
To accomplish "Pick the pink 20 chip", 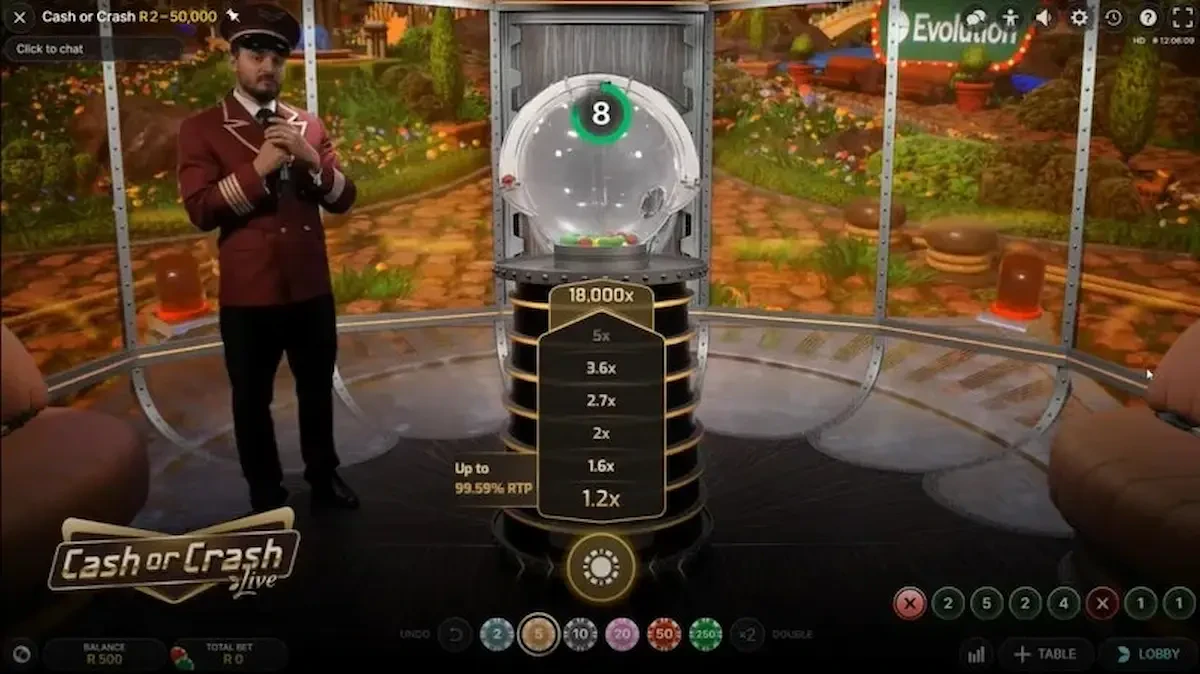I will click(622, 634).
